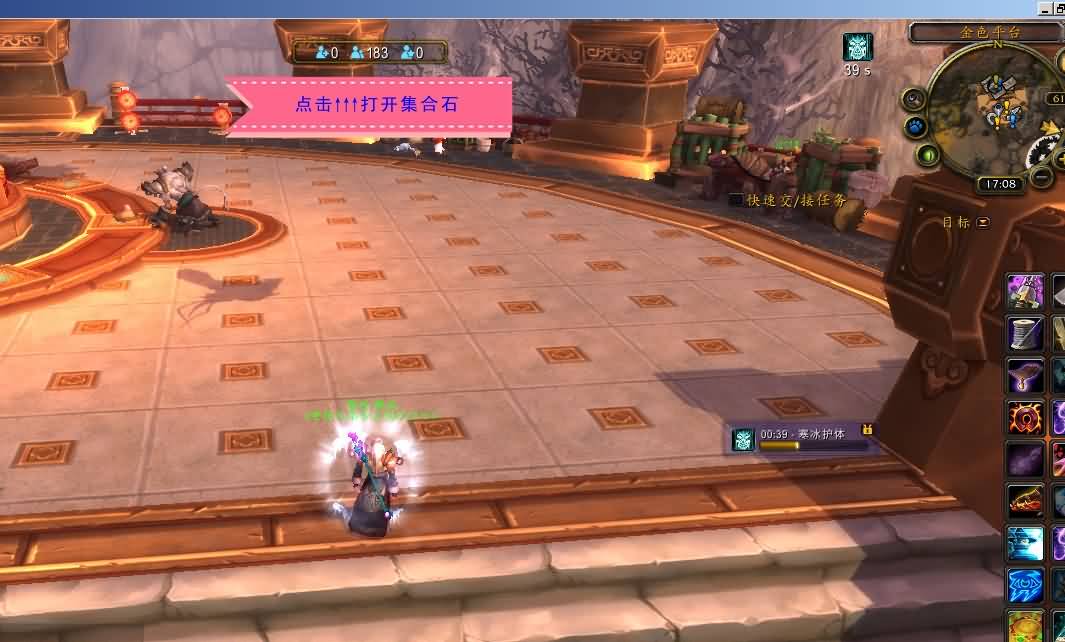Viewport: 1065px width, 642px height.
Task: Activate the red and gold rifle ability
Action: [1025, 501]
